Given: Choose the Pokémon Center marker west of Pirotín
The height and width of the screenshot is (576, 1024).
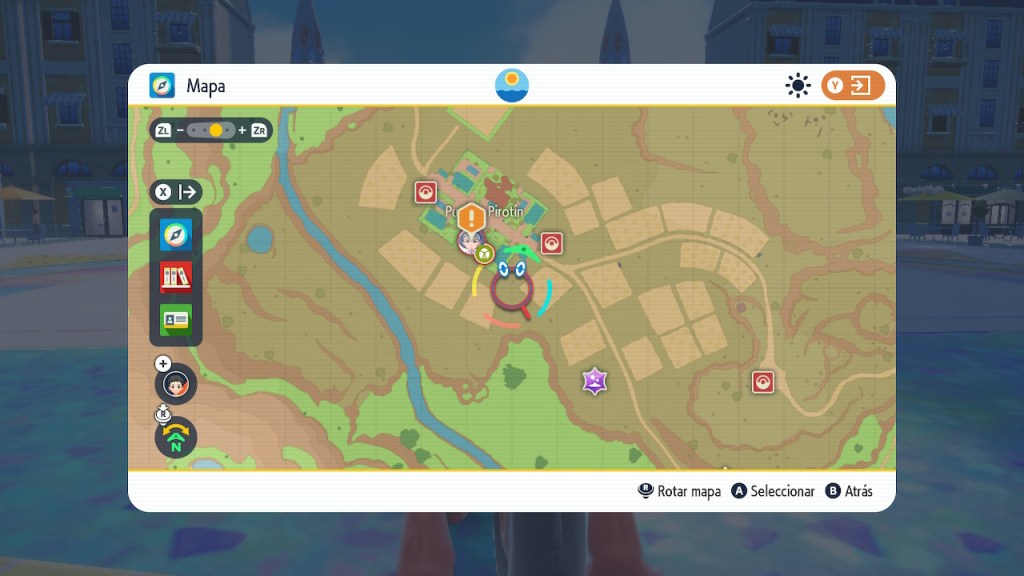Looking at the screenshot, I should pos(426,192).
